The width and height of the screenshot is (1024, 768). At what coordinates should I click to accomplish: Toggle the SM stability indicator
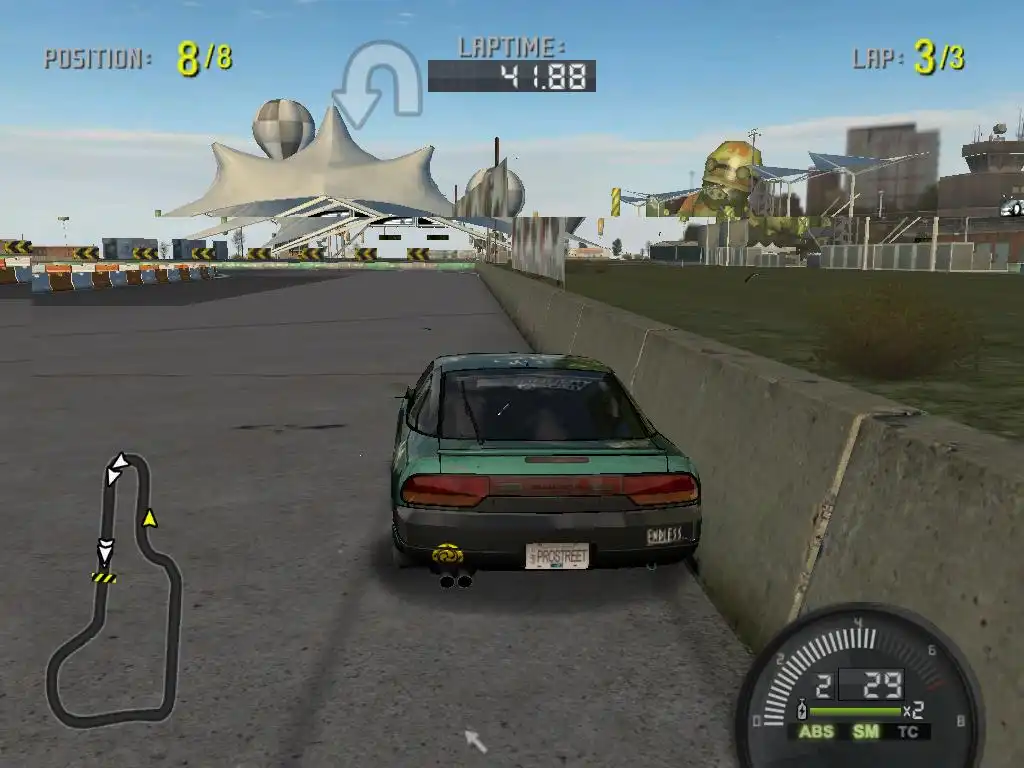pos(865,731)
